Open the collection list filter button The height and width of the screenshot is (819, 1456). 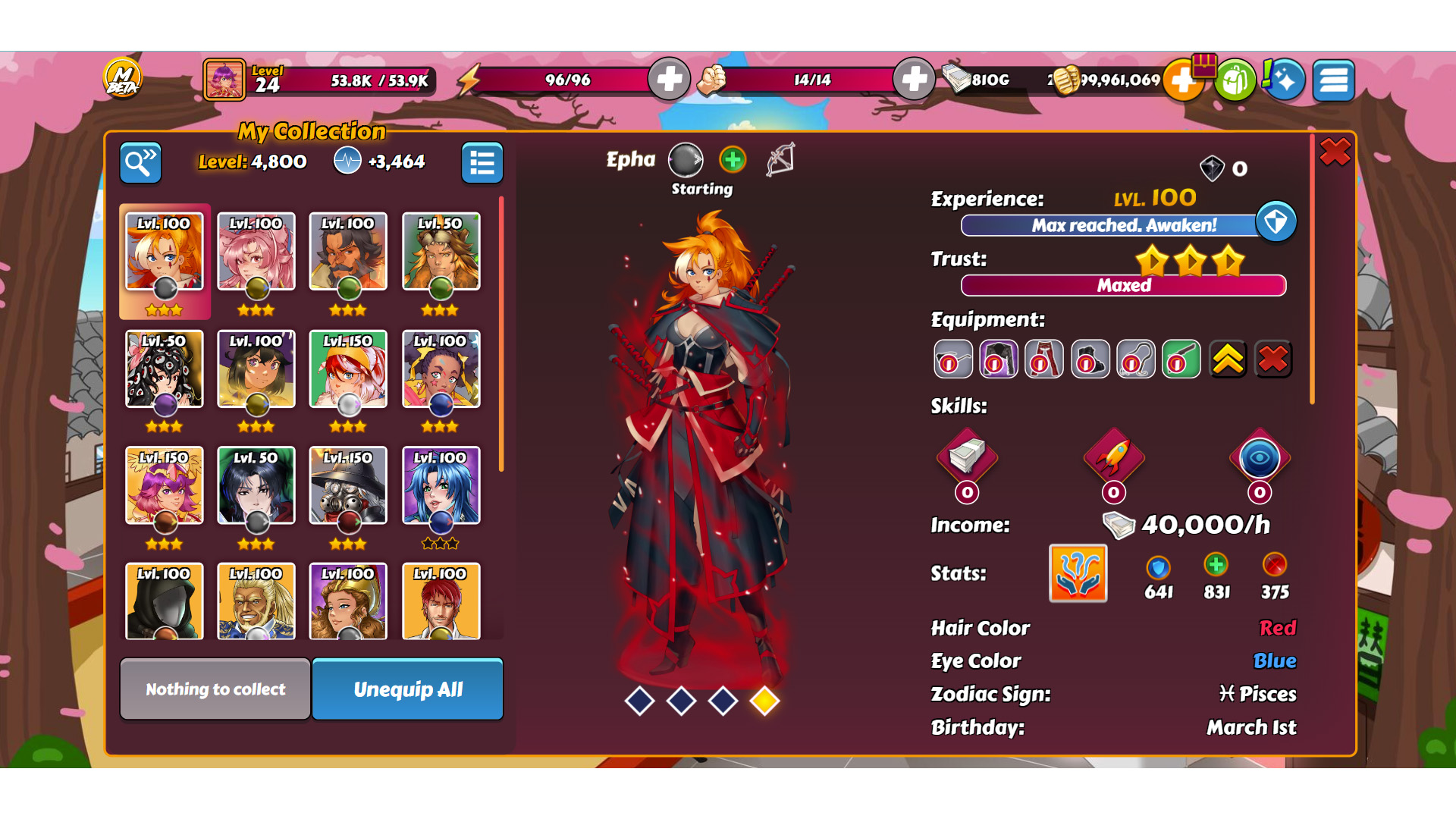click(x=482, y=162)
